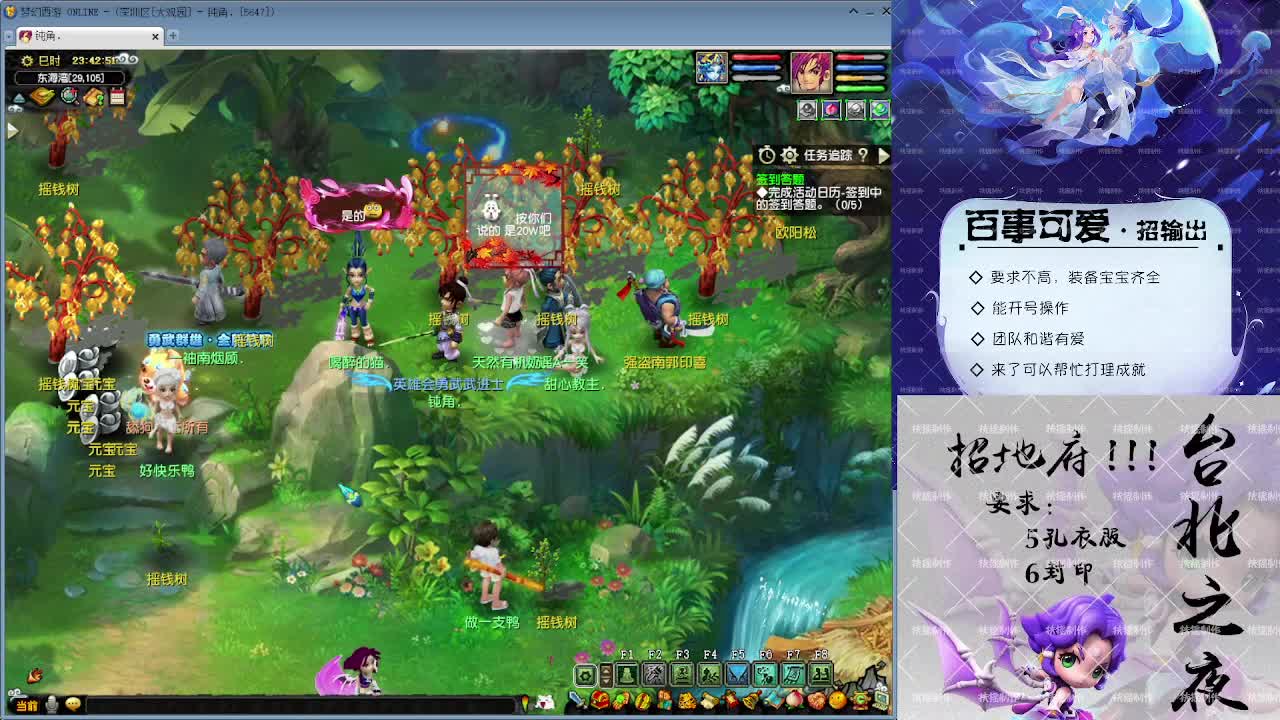The height and width of the screenshot is (720, 1280).
Task: Expand the task tracker with the right arrow
Action: (x=884, y=155)
